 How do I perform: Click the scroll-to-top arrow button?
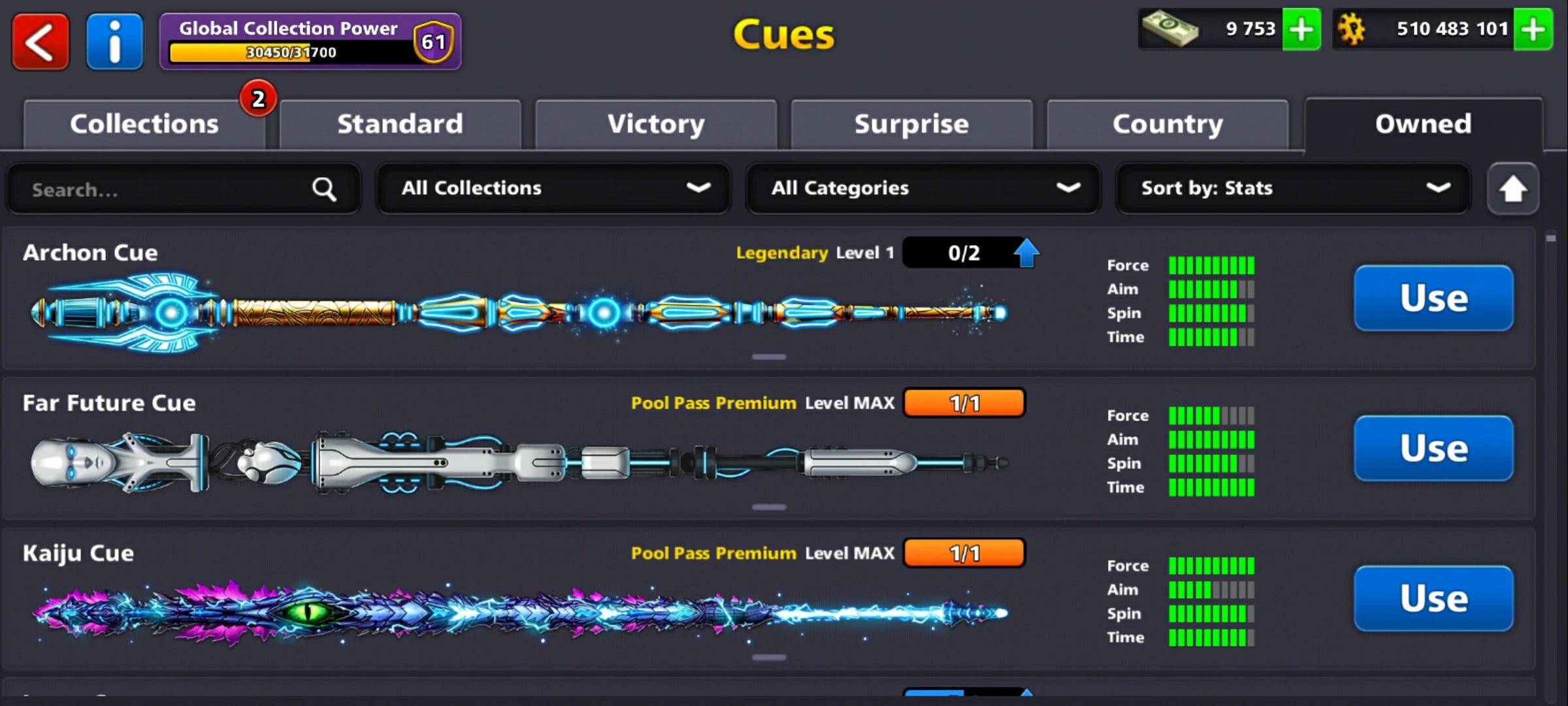pyautogui.click(x=1513, y=189)
